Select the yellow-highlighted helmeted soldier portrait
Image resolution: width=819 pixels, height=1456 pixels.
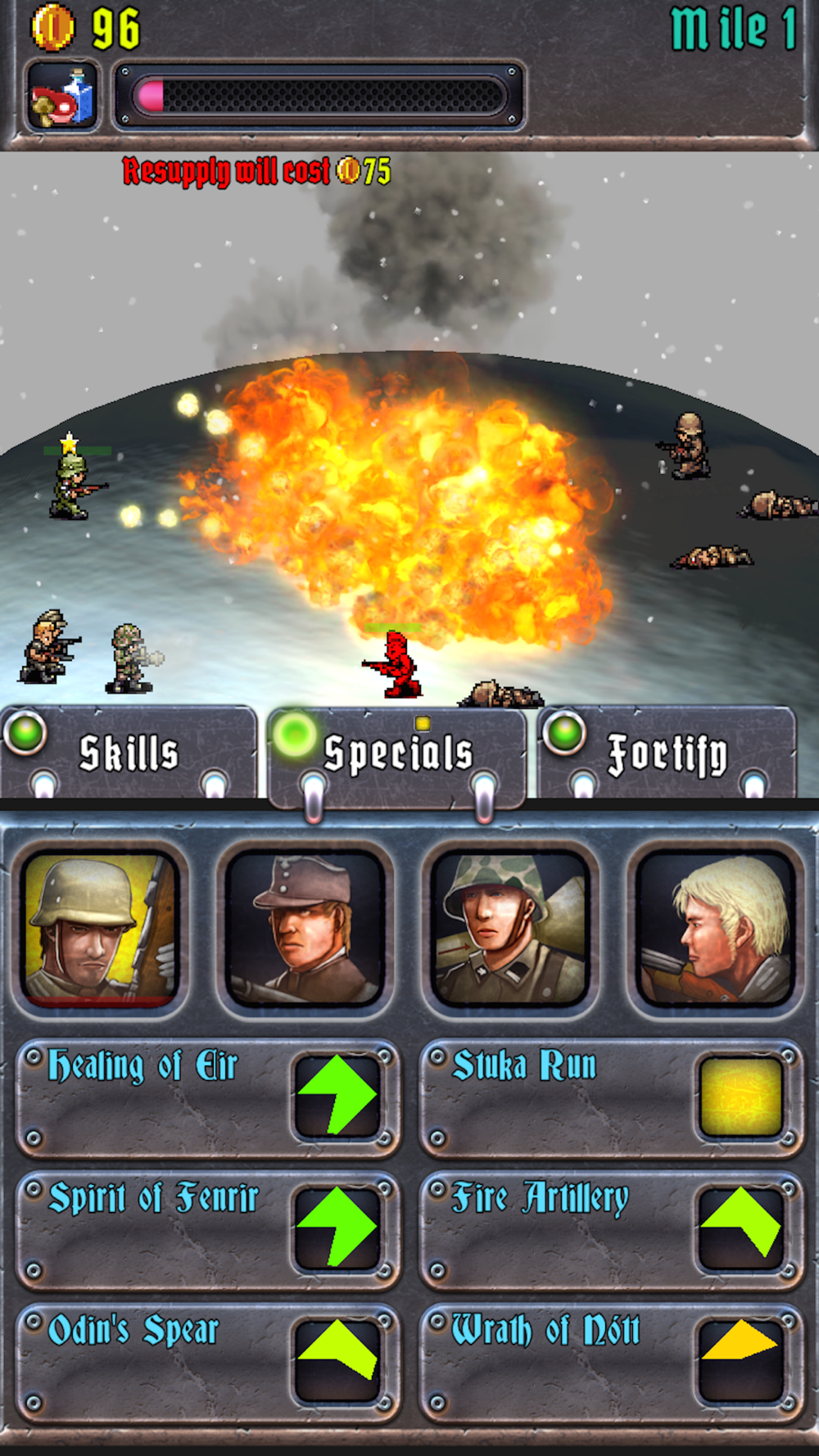pyautogui.click(x=100, y=929)
